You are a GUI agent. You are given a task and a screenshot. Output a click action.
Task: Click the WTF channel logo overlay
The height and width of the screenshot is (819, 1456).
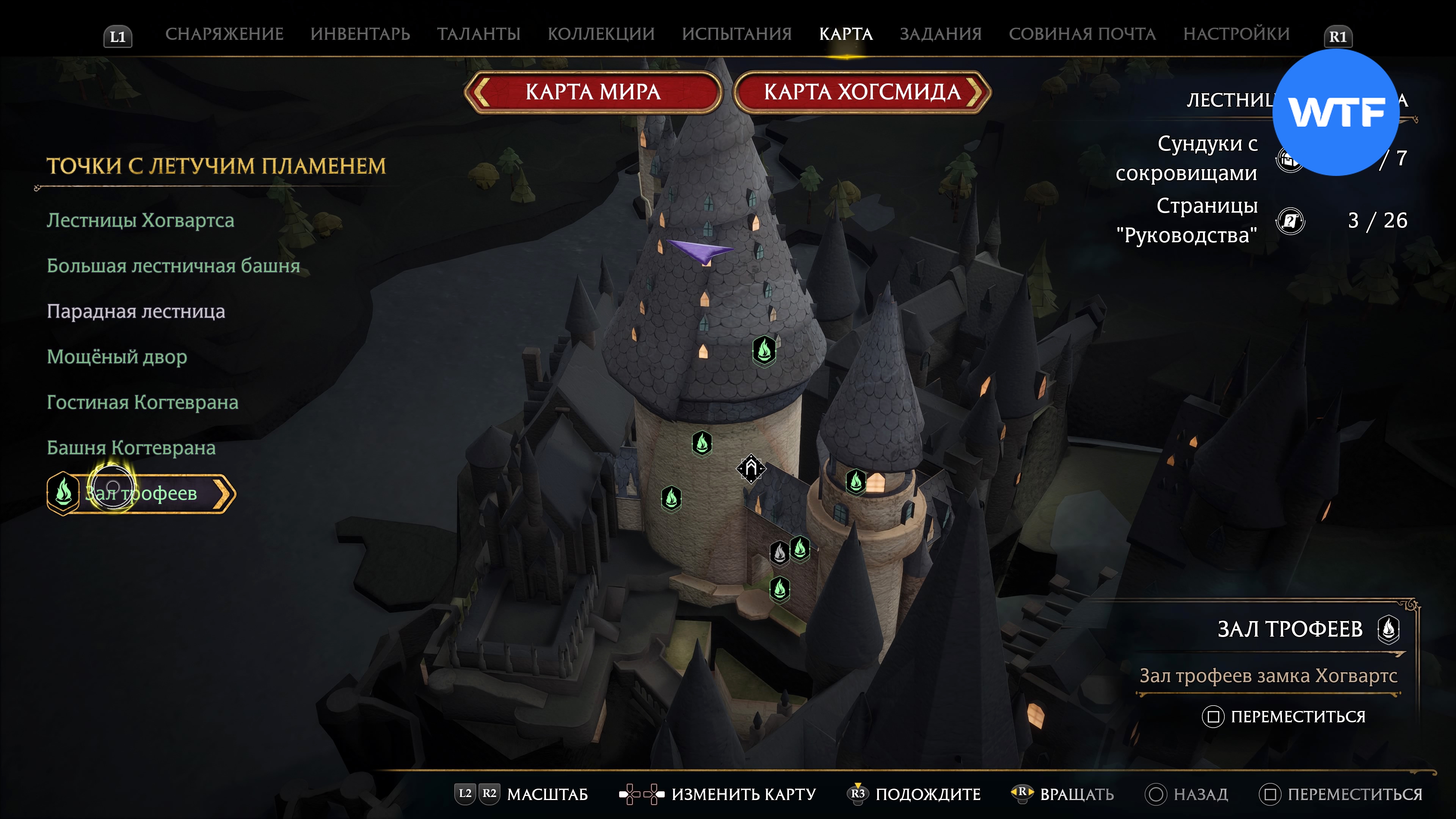click(x=1335, y=113)
